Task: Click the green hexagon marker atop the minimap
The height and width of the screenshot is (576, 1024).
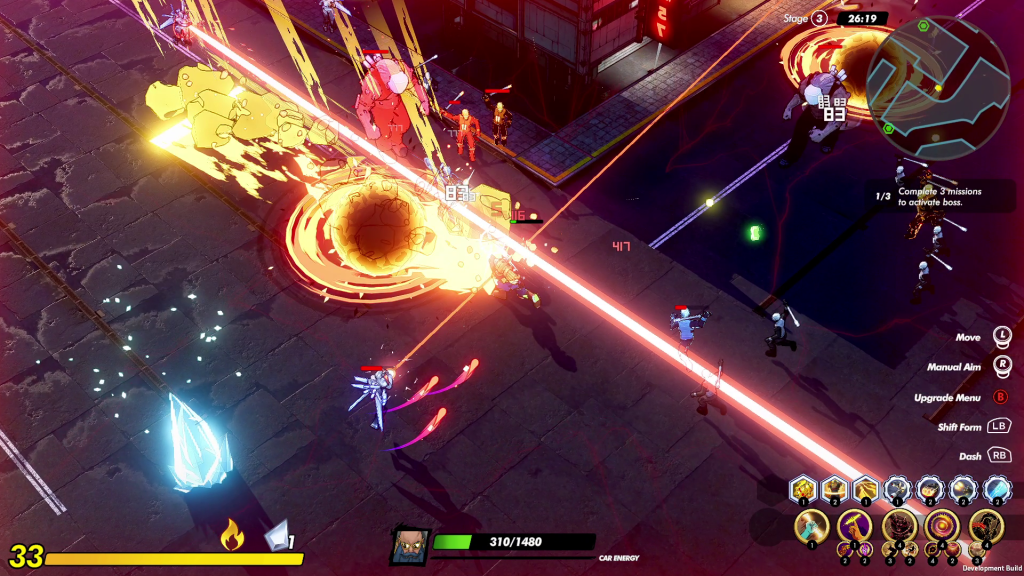Action: point(922,24)
